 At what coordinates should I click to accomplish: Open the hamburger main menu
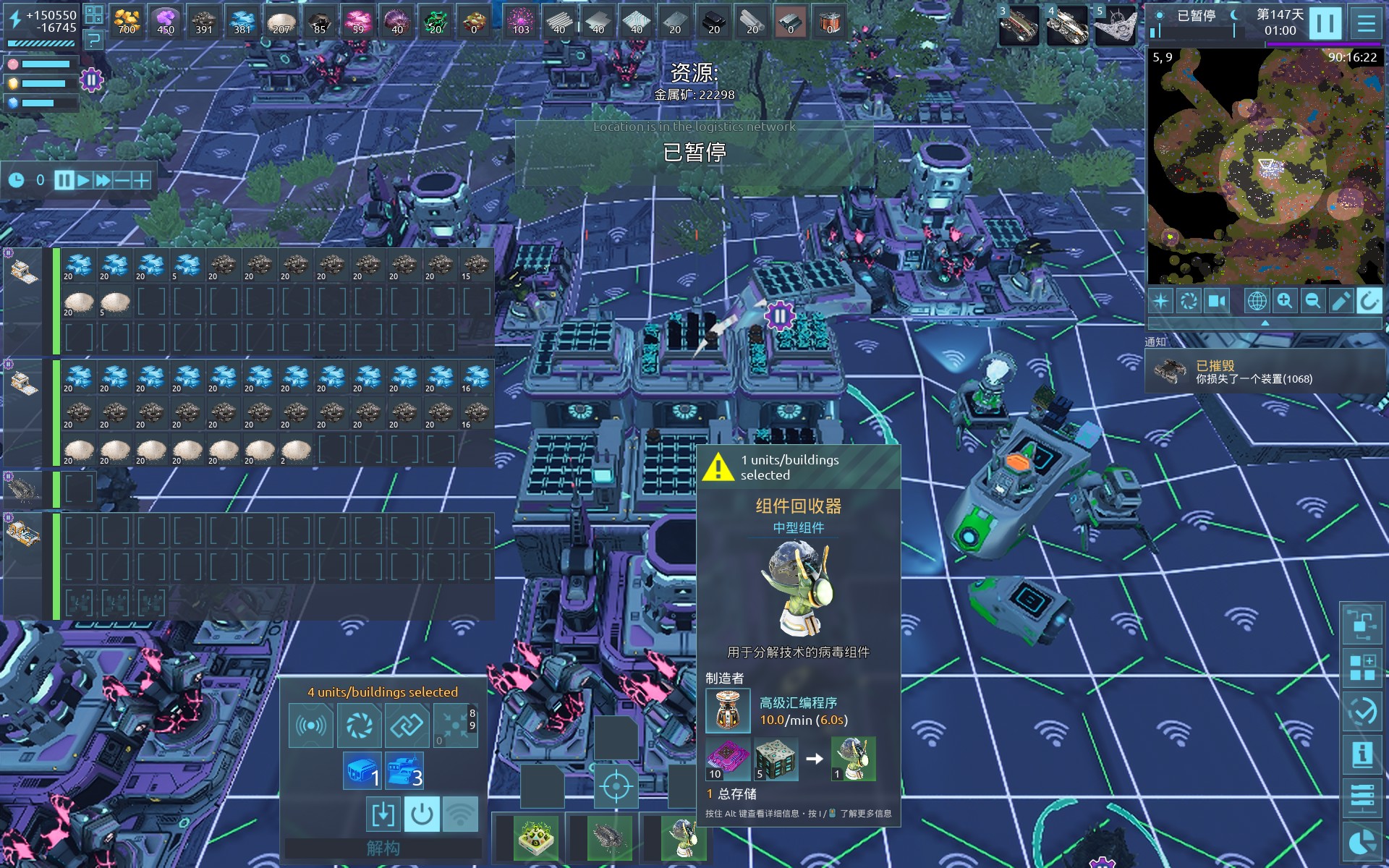[1366, 23]
